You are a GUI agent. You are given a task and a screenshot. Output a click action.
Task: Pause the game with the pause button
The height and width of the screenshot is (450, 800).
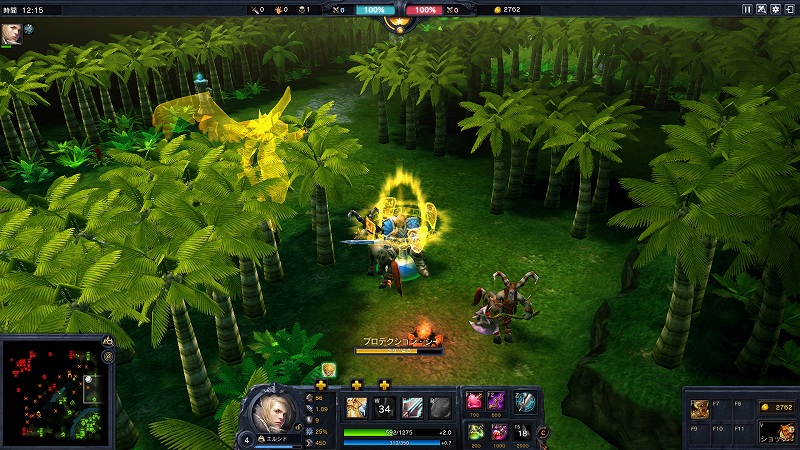747,9
